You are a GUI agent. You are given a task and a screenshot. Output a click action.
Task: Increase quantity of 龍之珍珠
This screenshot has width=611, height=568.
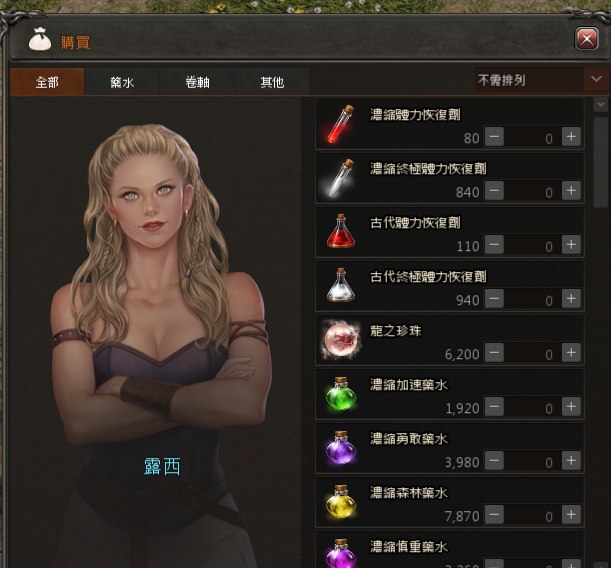[571, 352]
